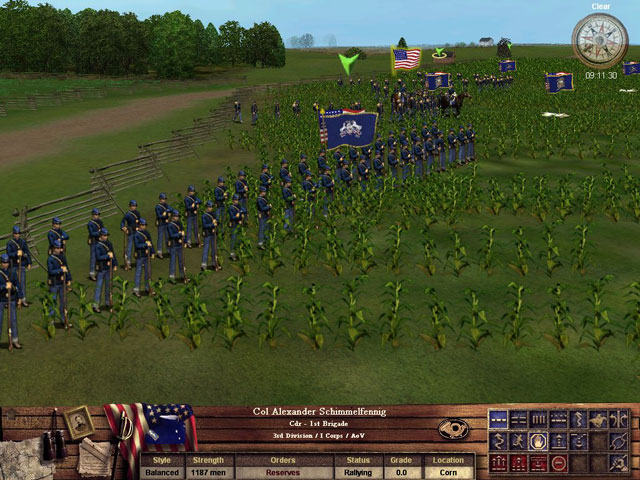Click the running soldier double-quick icon

[x=518, y=441]
